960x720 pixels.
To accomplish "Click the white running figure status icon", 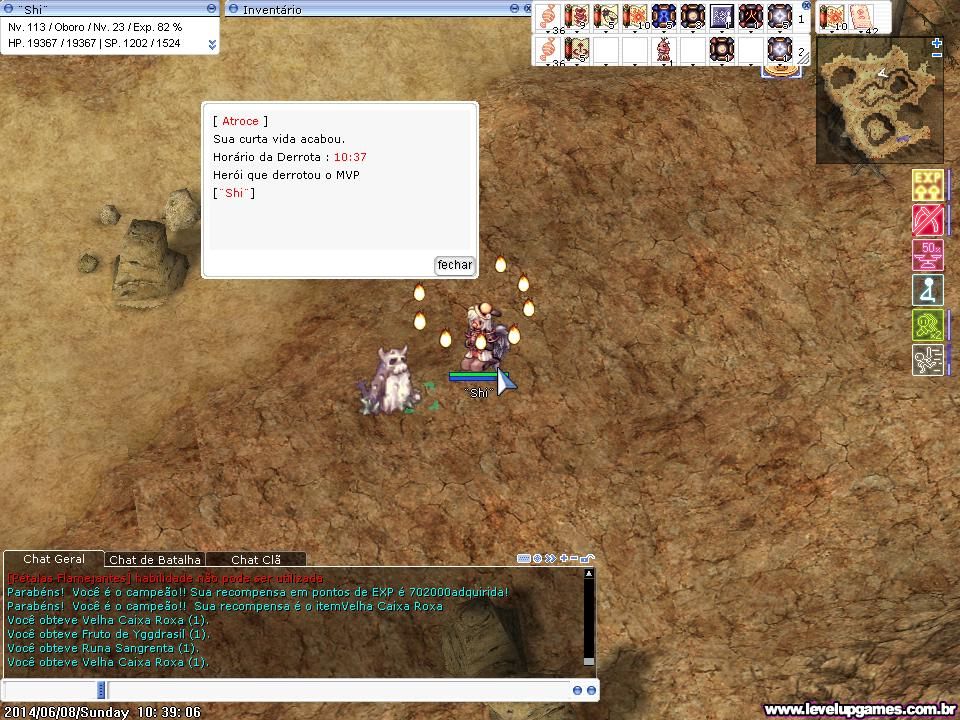I will tap(927, 360).
